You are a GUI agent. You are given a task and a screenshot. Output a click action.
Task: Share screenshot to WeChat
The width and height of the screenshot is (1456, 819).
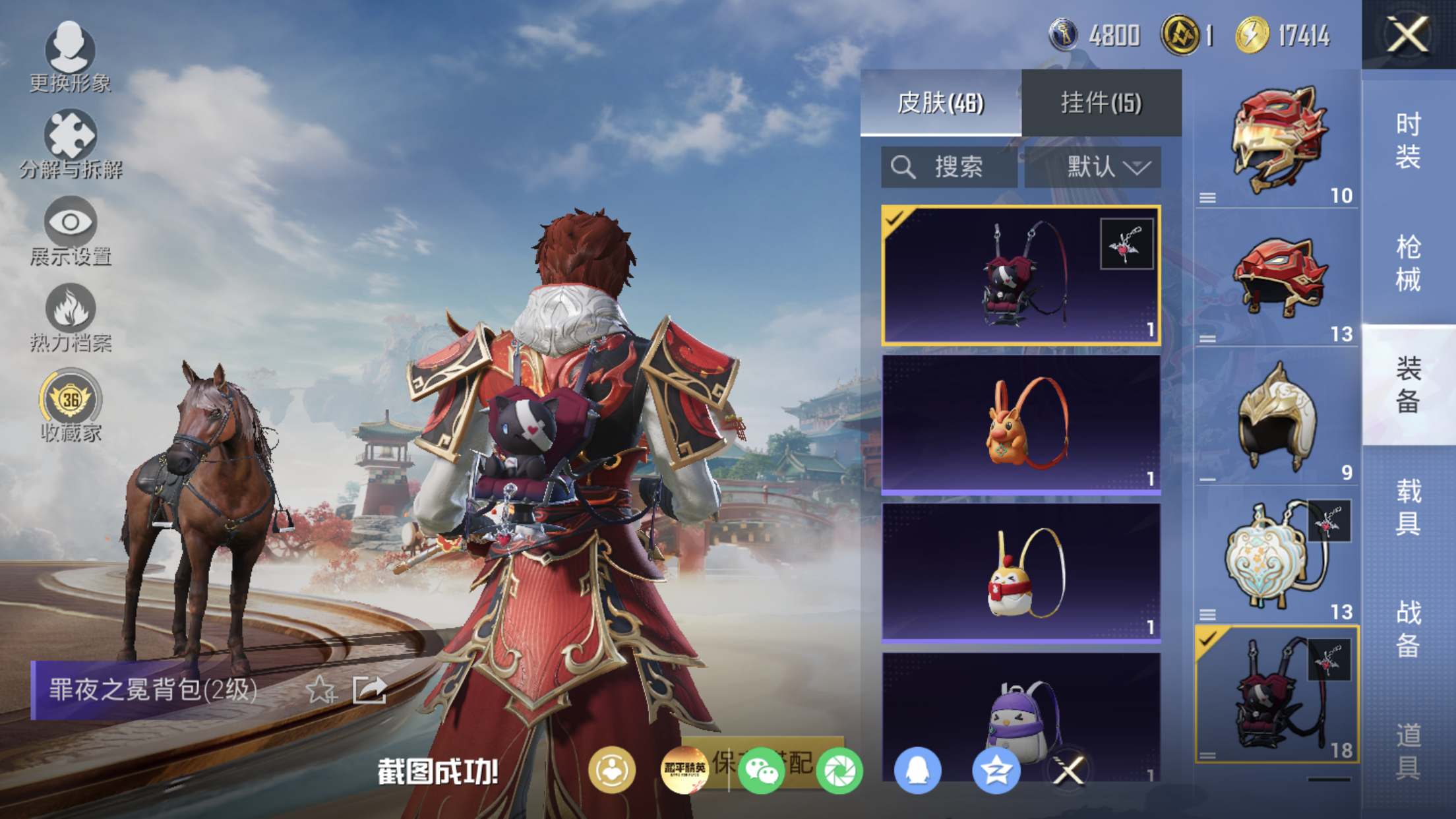click(x=762, y=770)
